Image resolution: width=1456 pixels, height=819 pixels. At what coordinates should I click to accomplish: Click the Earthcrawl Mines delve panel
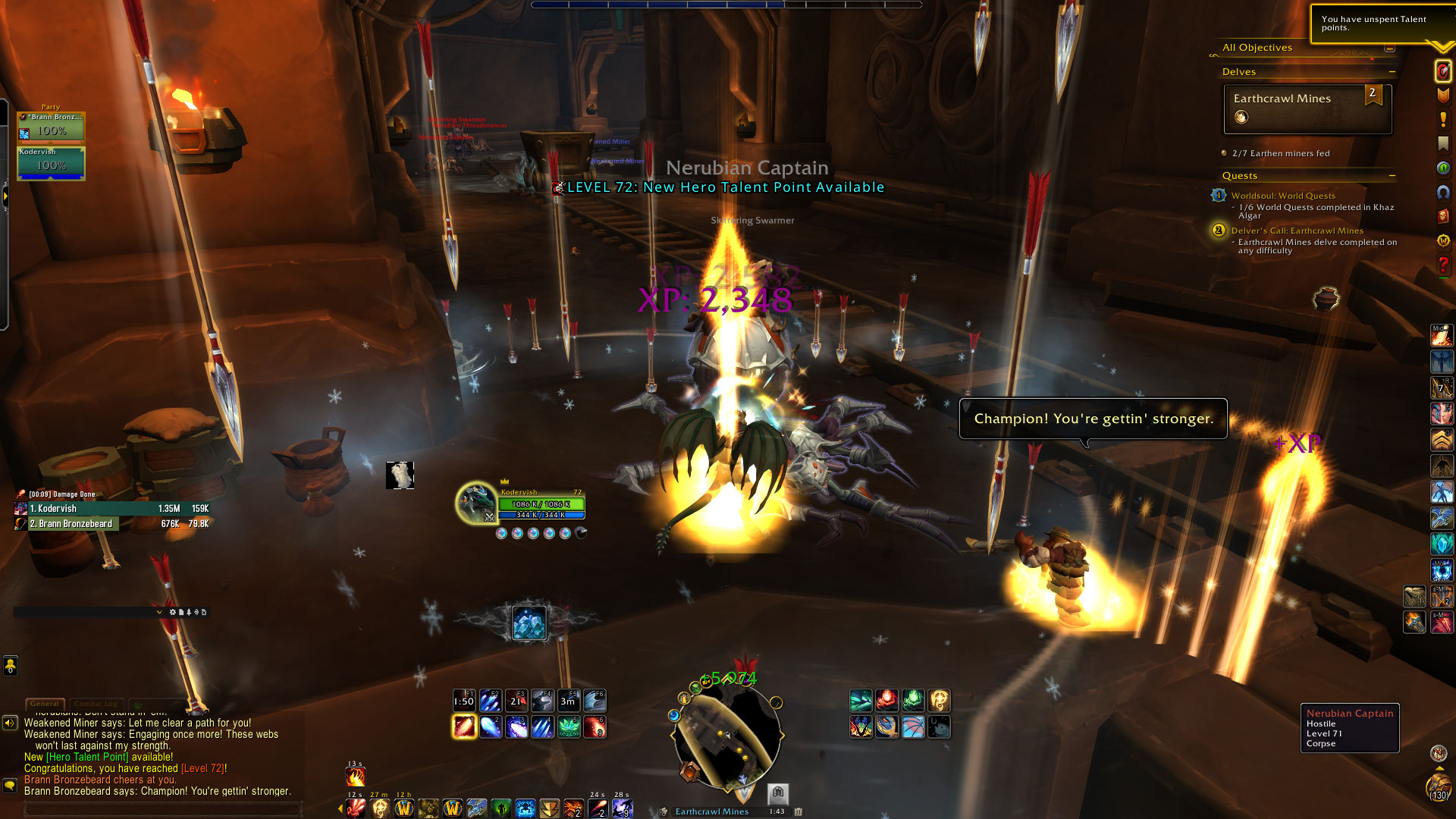coord(1307,108)
